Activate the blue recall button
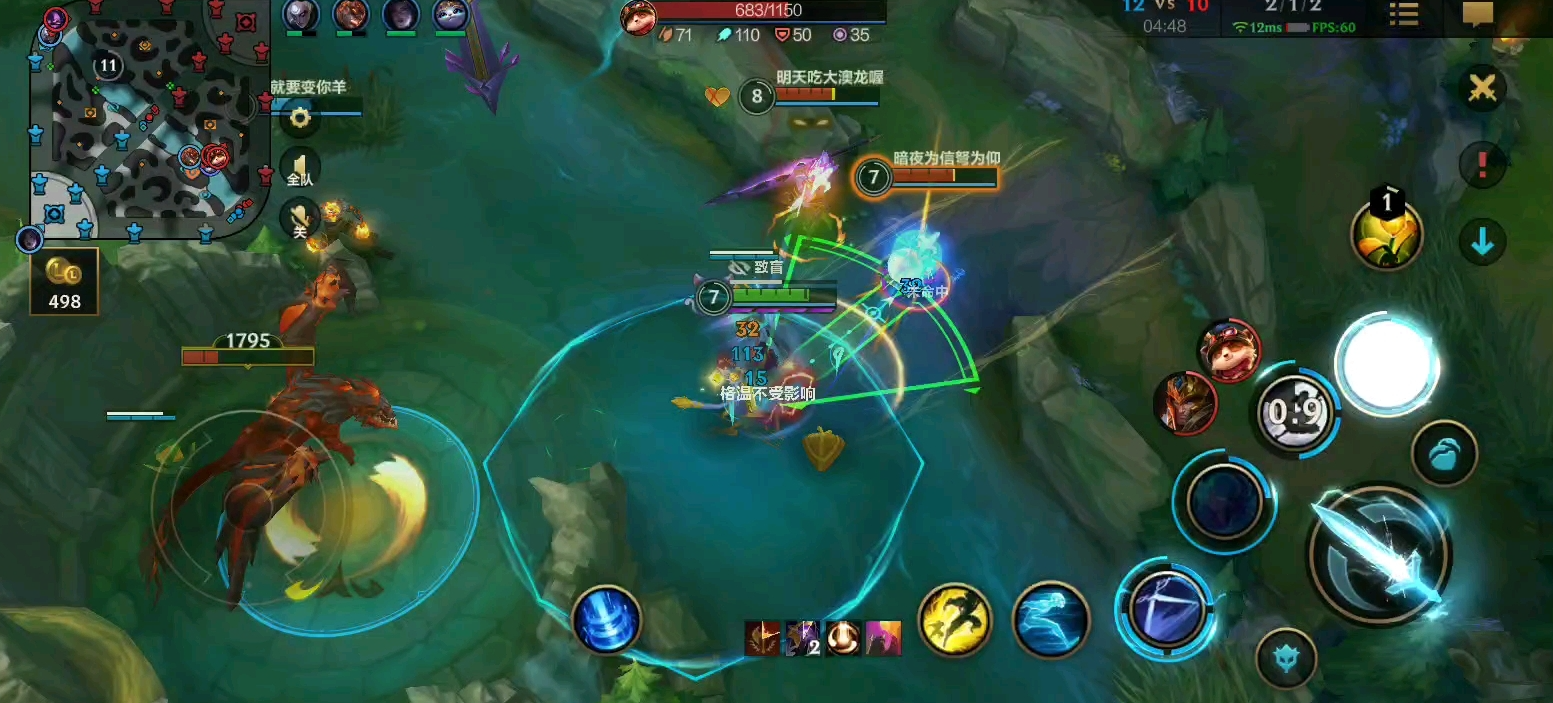Image resolution: width=1553 pixels, height=703 pixels. tap(607, 619)
